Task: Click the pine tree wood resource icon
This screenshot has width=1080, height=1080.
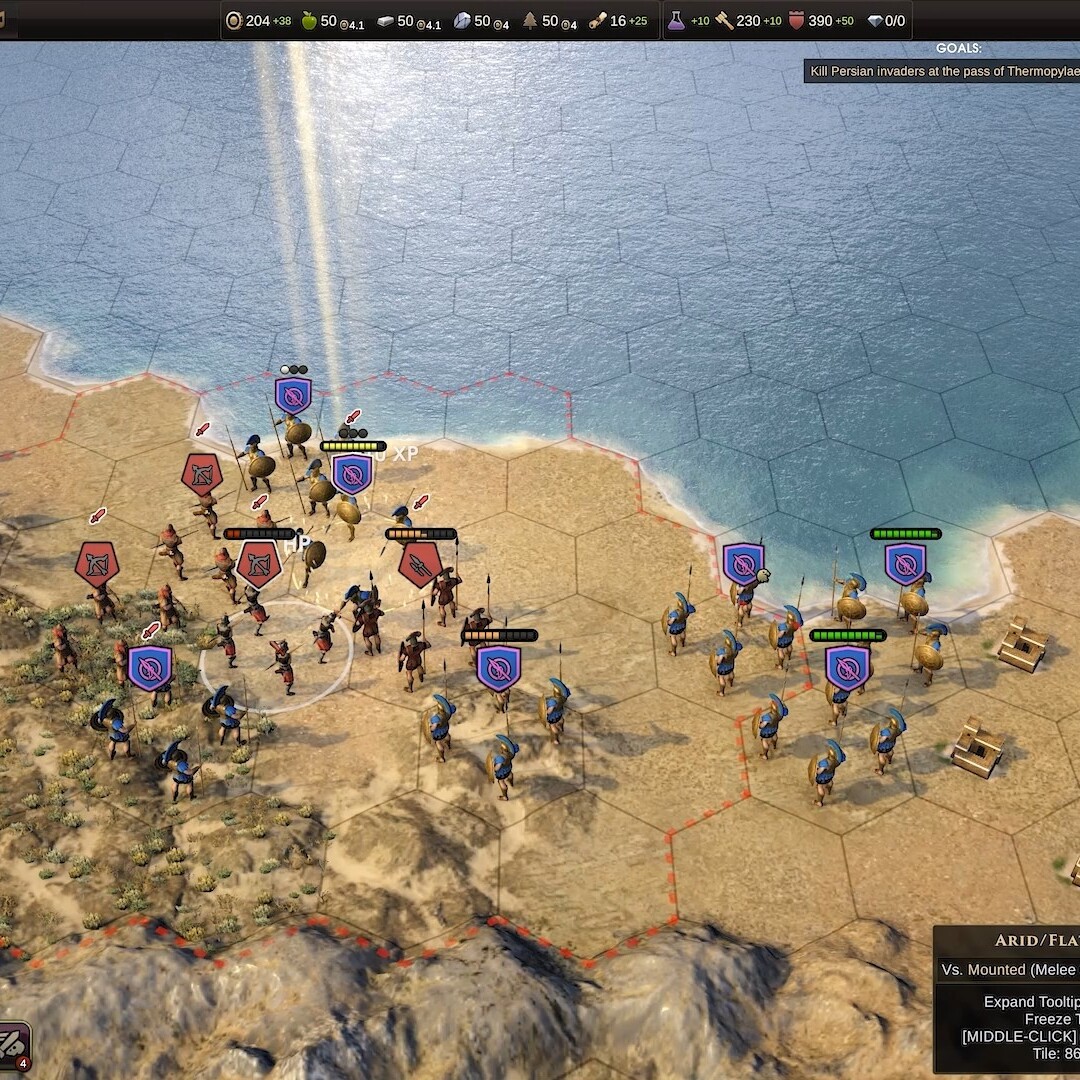Action: [530, 21]
